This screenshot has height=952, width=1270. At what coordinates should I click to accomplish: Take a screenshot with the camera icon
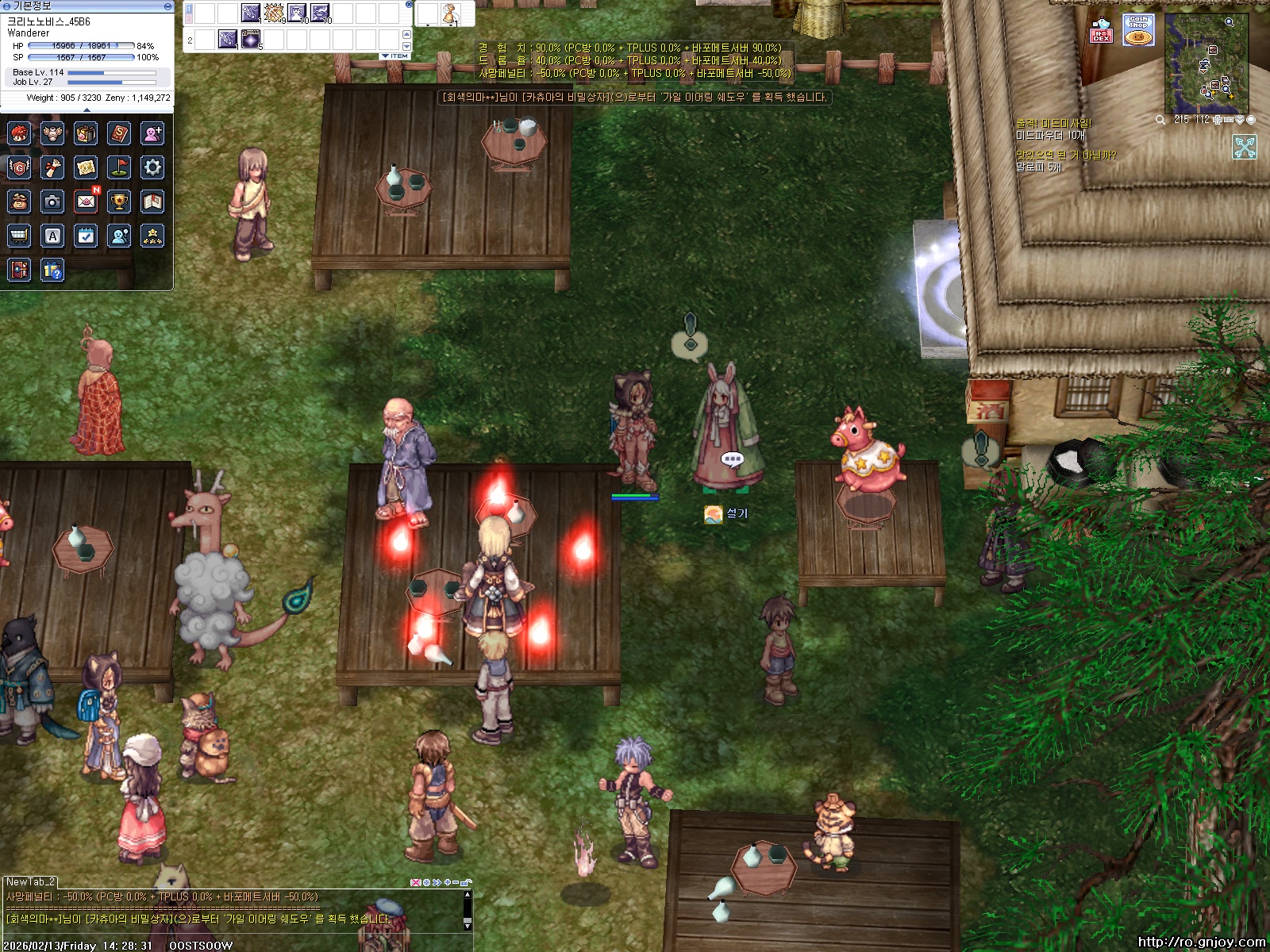[x=52, y=202]
